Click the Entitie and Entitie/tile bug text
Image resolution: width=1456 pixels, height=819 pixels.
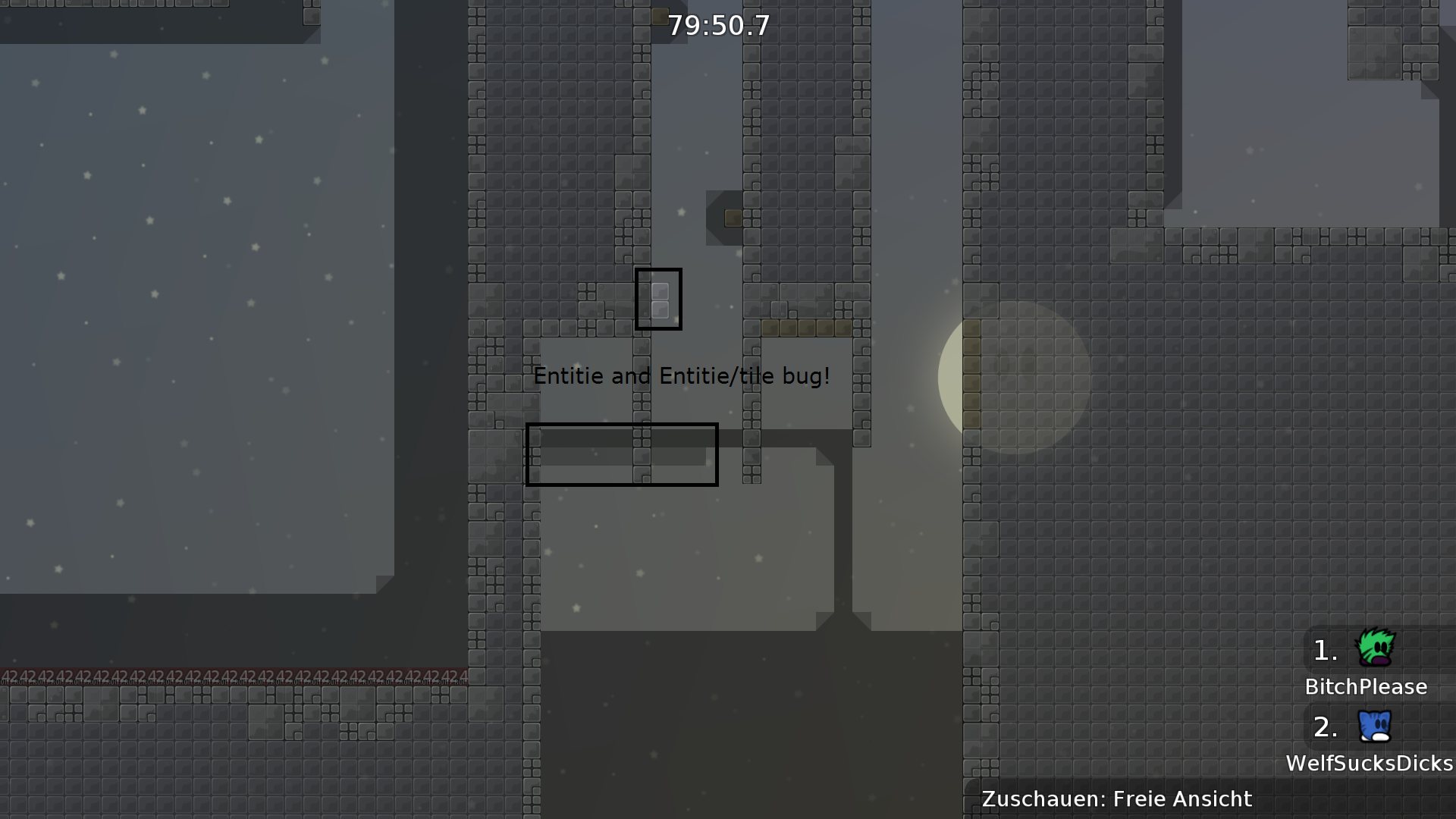click(682, 375)
